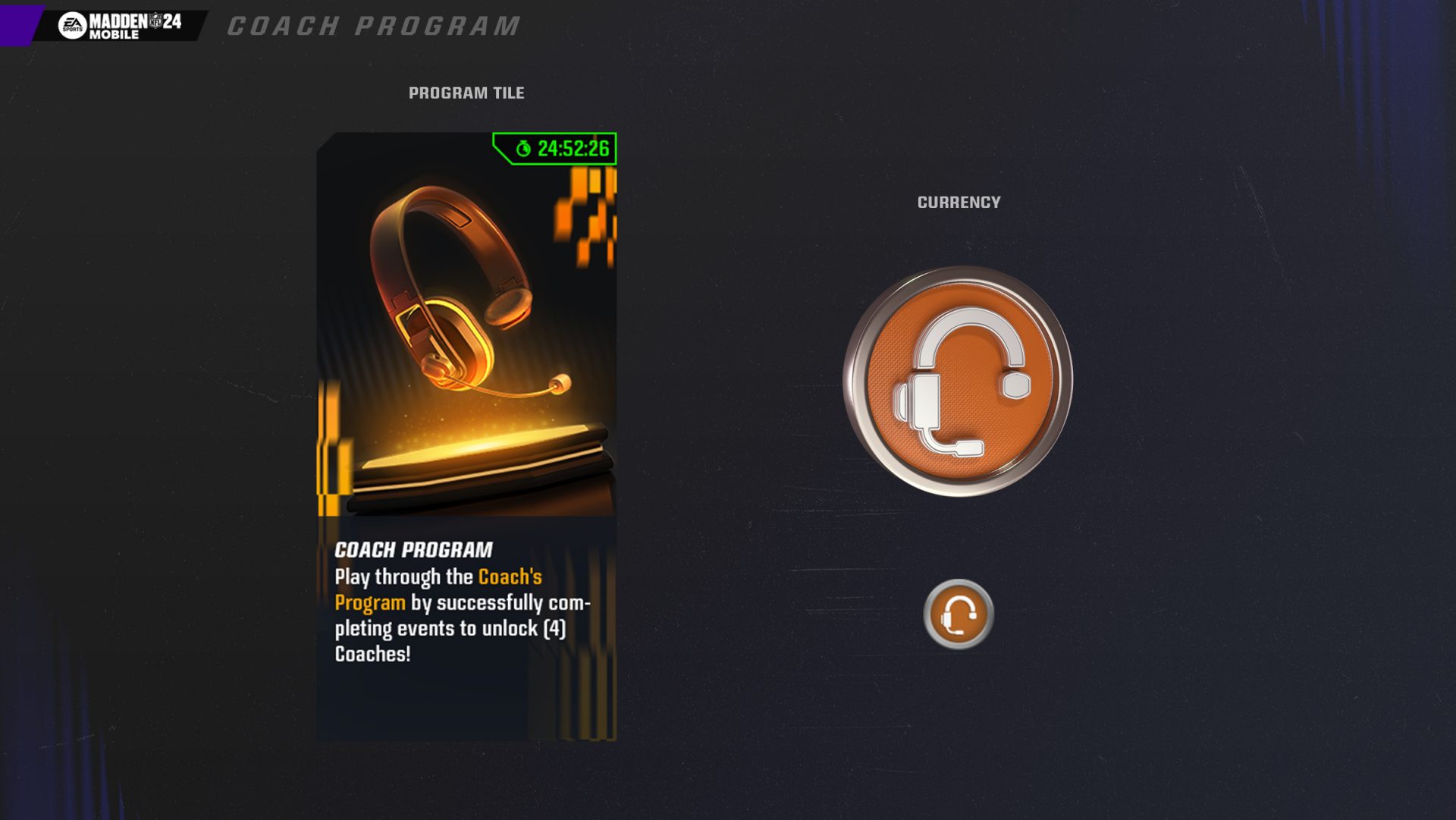Select the large orange headset currency coin

959,382
